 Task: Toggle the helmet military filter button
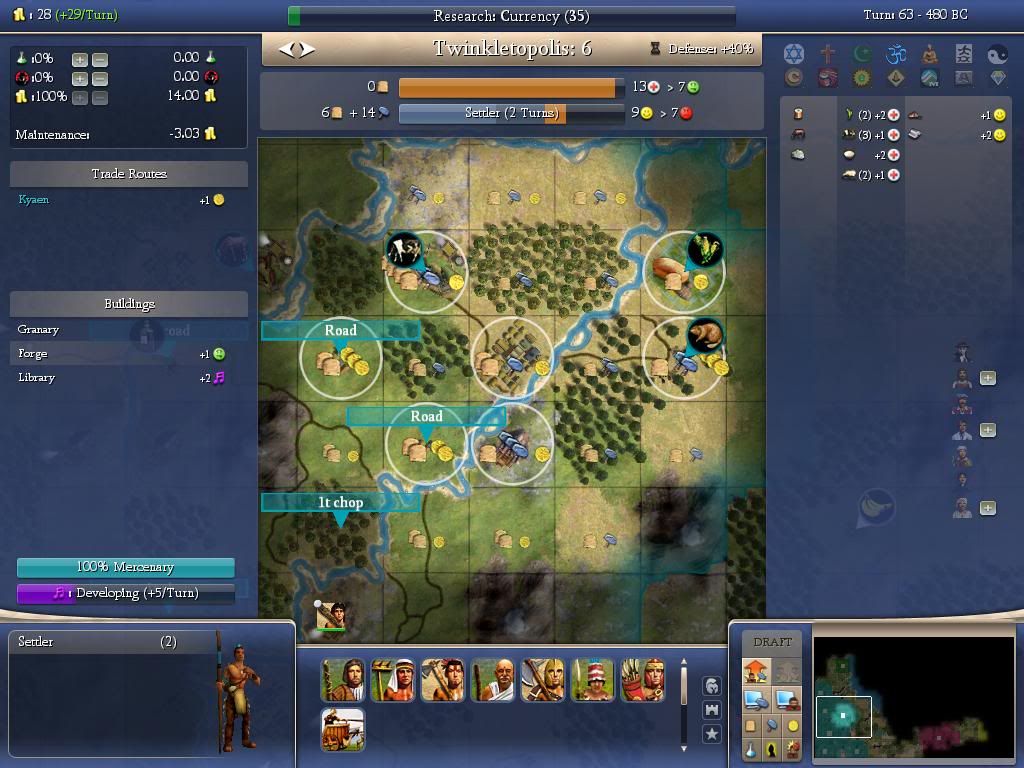[711, 686]
